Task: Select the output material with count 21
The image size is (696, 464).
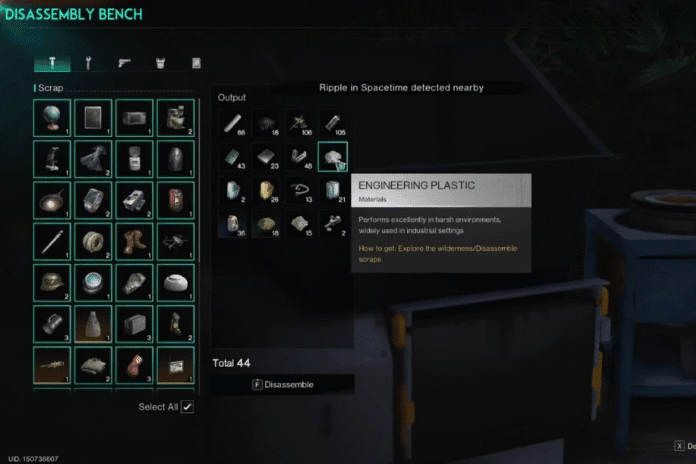Action: tap(332, 190)
